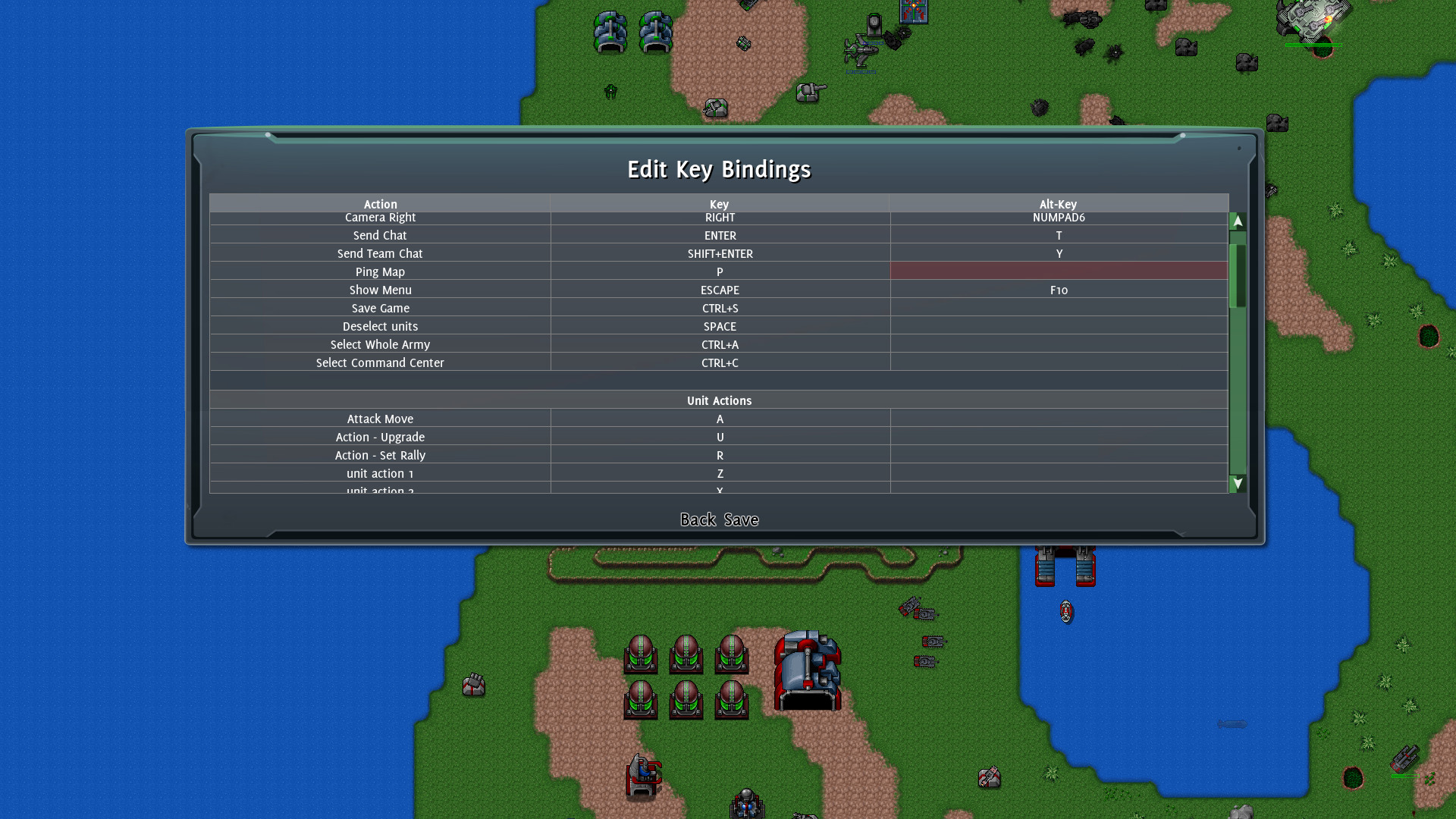
Task: Edit the Select Command Center CTRL+C cell
Action: coord(719,362)
